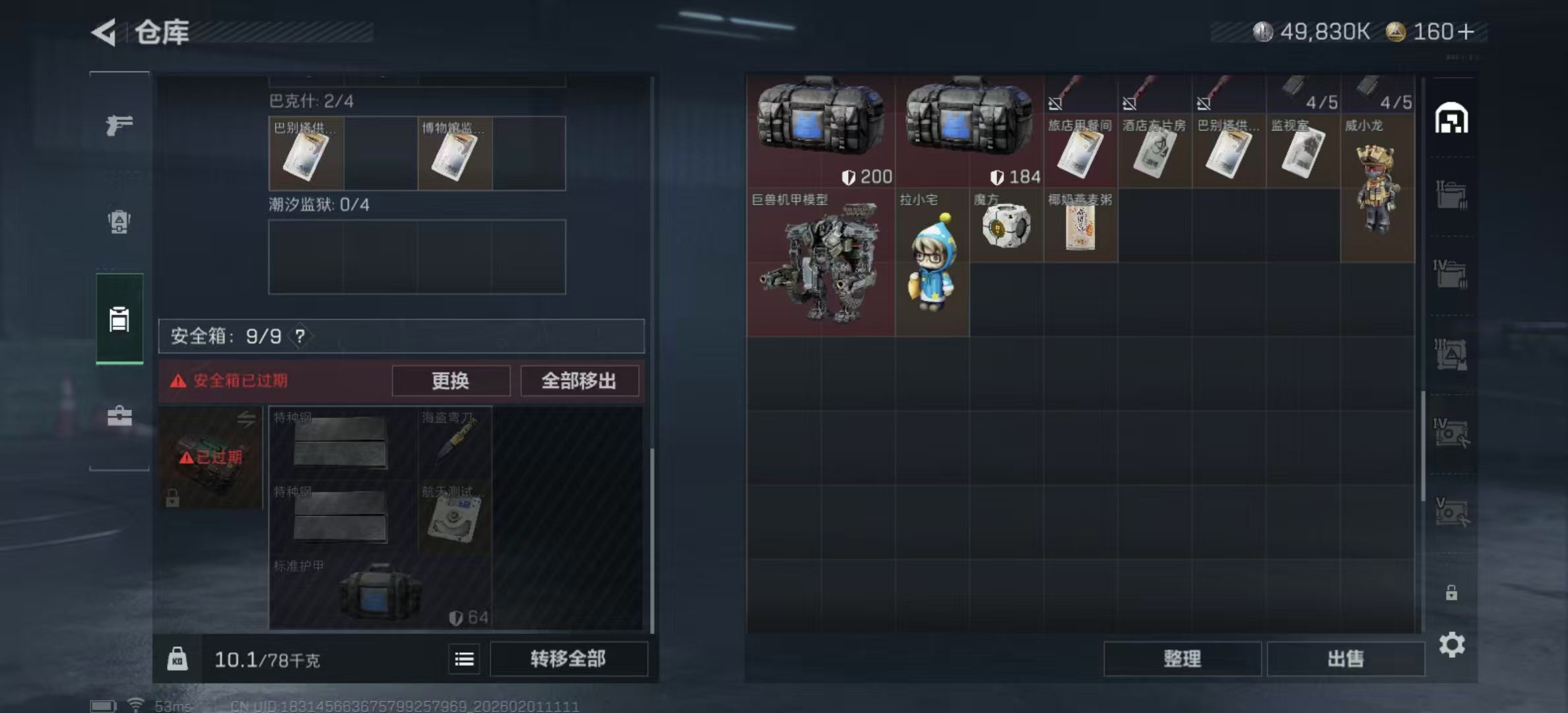Open the settings gear at bottom right

coord(1453,644)
